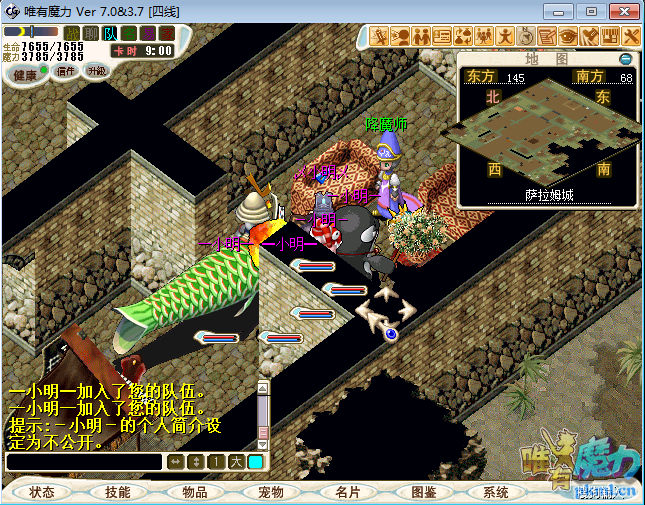This screenshot has width=645, height=505.
Task: Open the 状态 status menu
Action: [42, 492]
